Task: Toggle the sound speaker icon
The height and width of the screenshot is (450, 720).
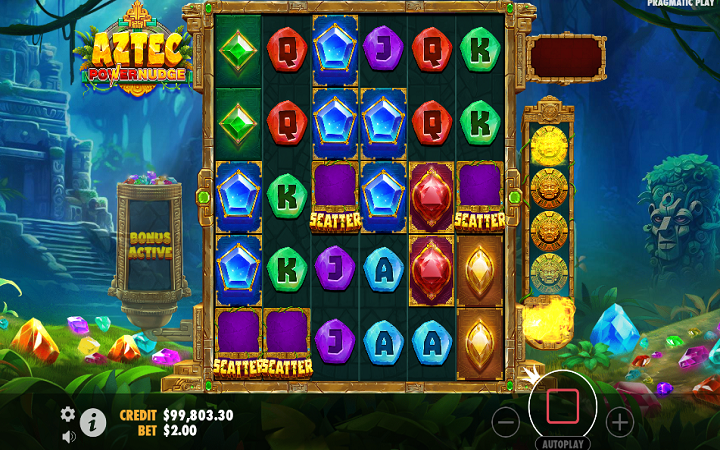Action: (x=68, y=436)
